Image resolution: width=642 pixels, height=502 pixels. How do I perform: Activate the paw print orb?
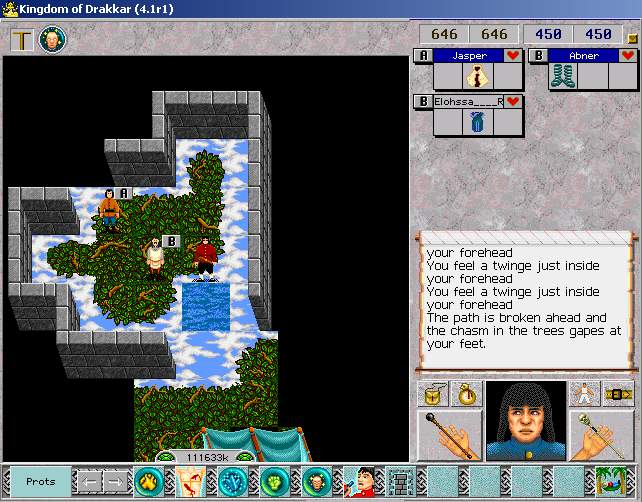[149, 482]
